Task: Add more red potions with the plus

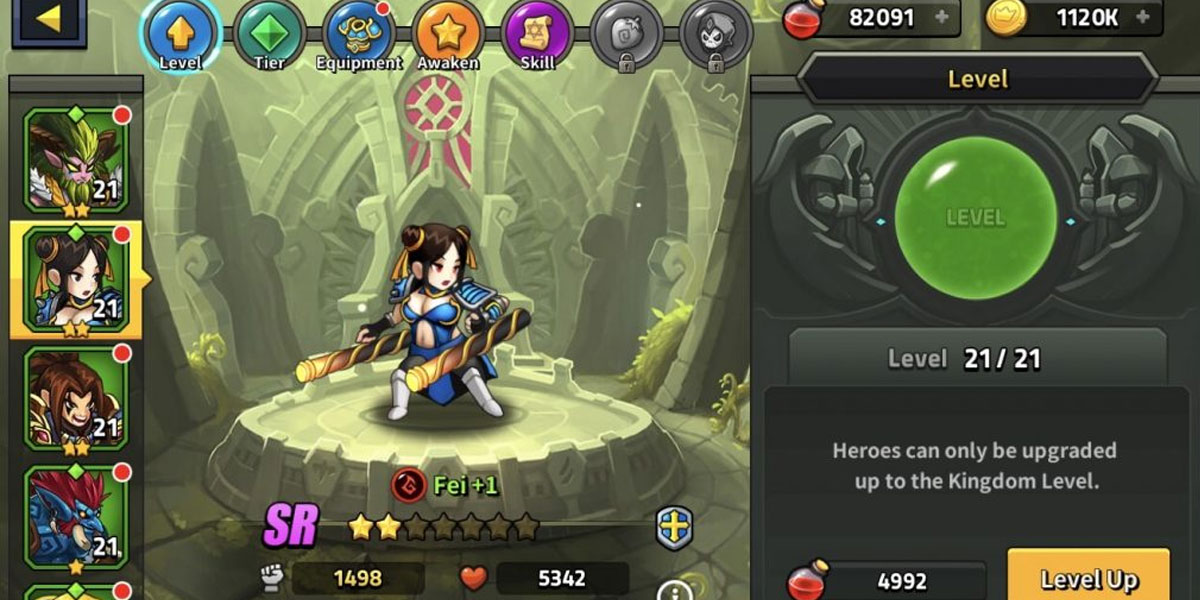Action: click(940, 17)
